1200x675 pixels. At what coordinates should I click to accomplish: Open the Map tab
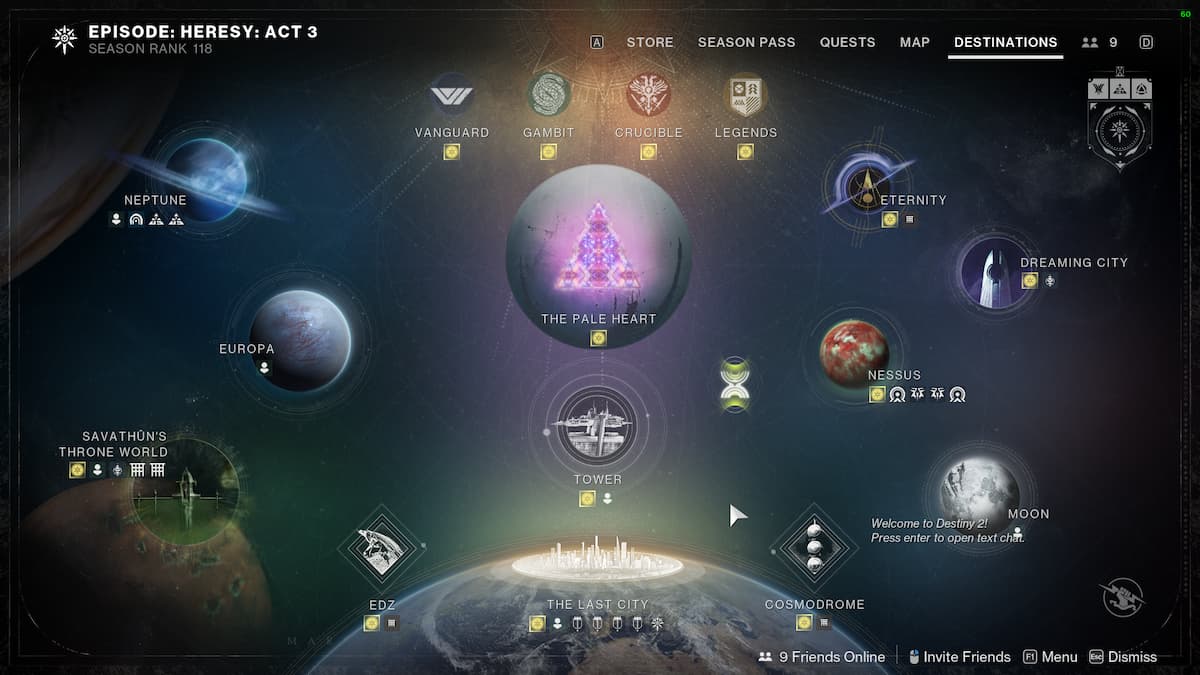click(x=914, y=42)
